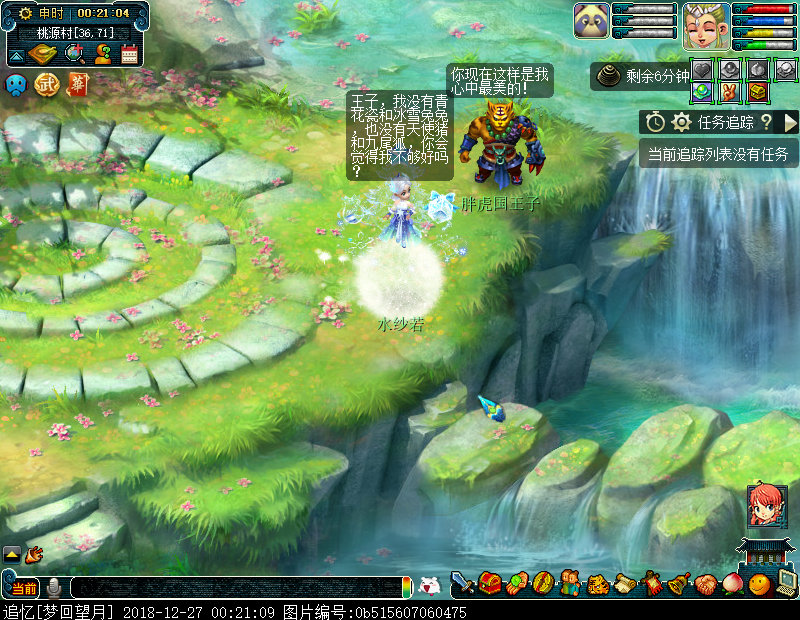Image resolution: width=800 pixels, height=620 pixels.
Task: Open the player character portrait
Action: tap(705, 25)
